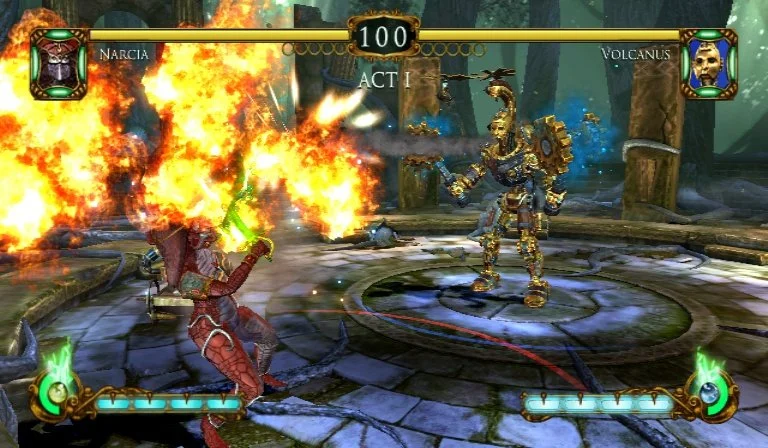The image size is (768, 448).
Task: Click Volcanus's character portrait
Action: (708, 64)
